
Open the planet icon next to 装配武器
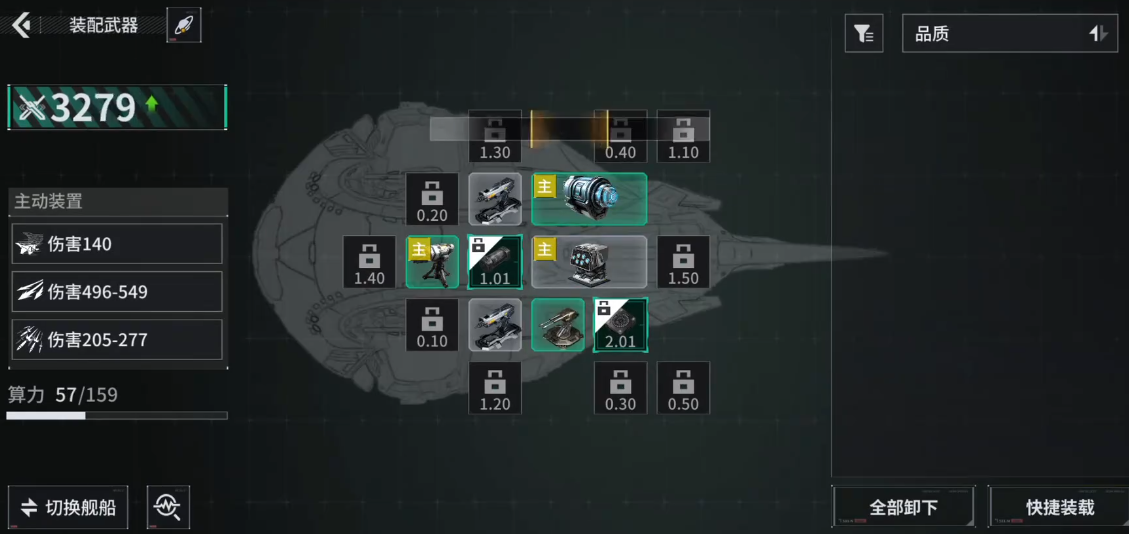click(184, 25)
